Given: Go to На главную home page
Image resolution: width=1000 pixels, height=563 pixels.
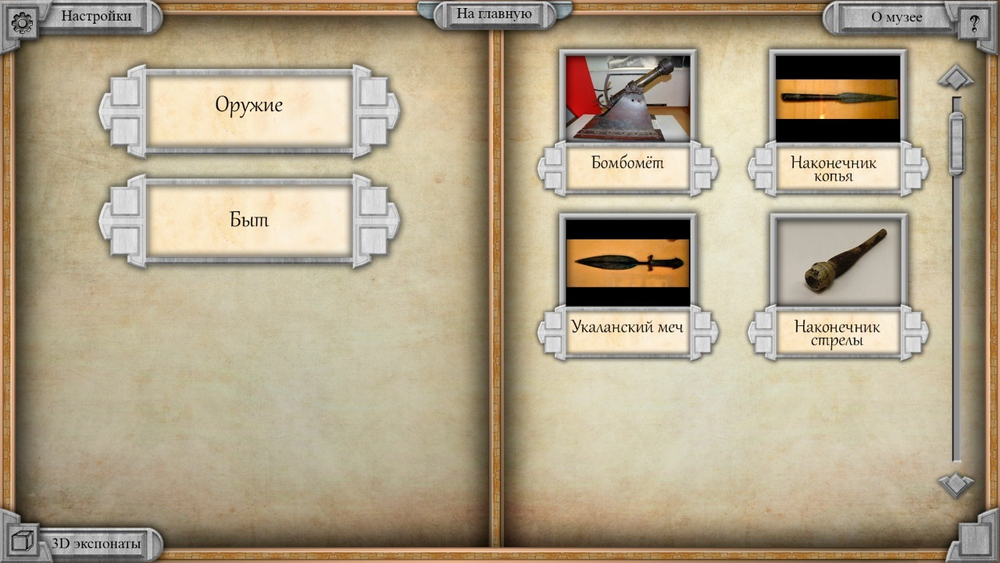Looking at the screenshot, I should (493, 14).
